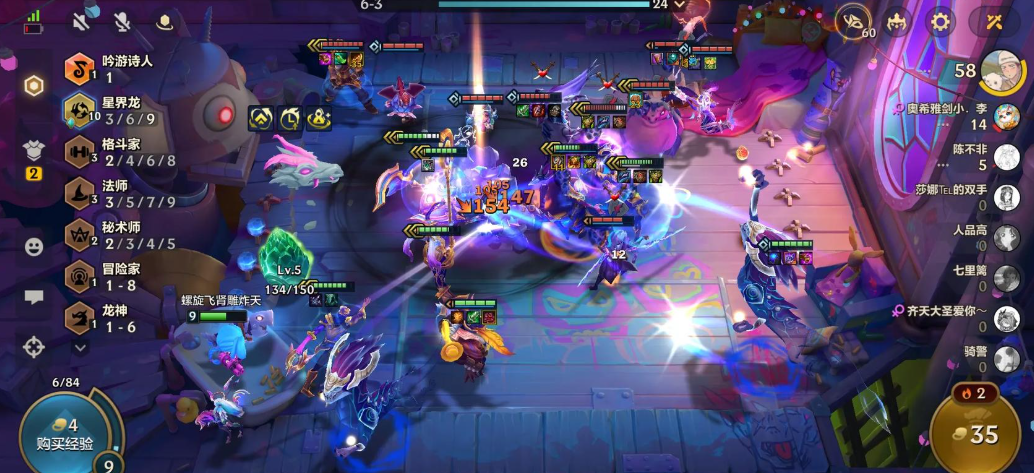The height and width of the screenshot is (473, 1034).
Task: Open the 秘术师 trait info
Action: tap(112, 235)
